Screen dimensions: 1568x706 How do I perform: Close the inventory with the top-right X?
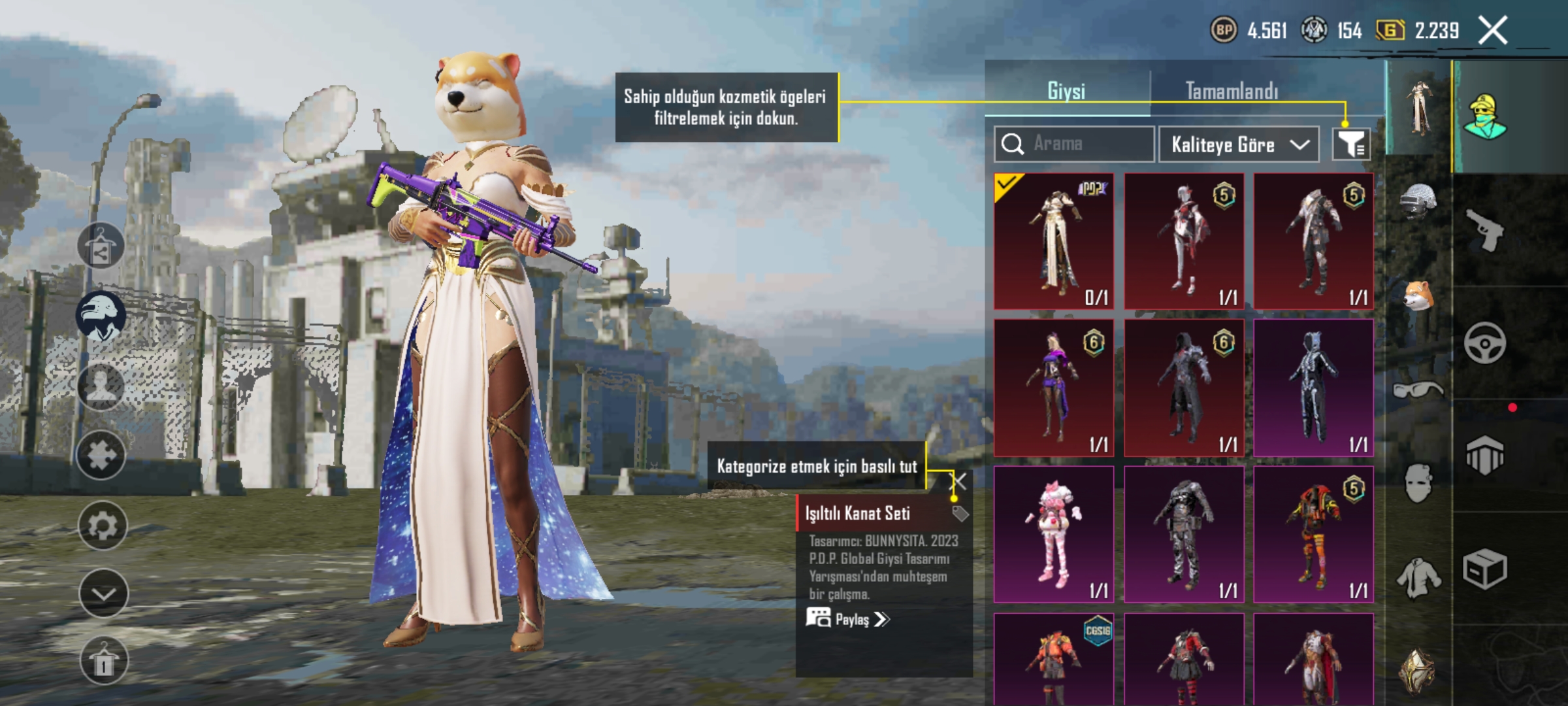(x=1493, y=31)
